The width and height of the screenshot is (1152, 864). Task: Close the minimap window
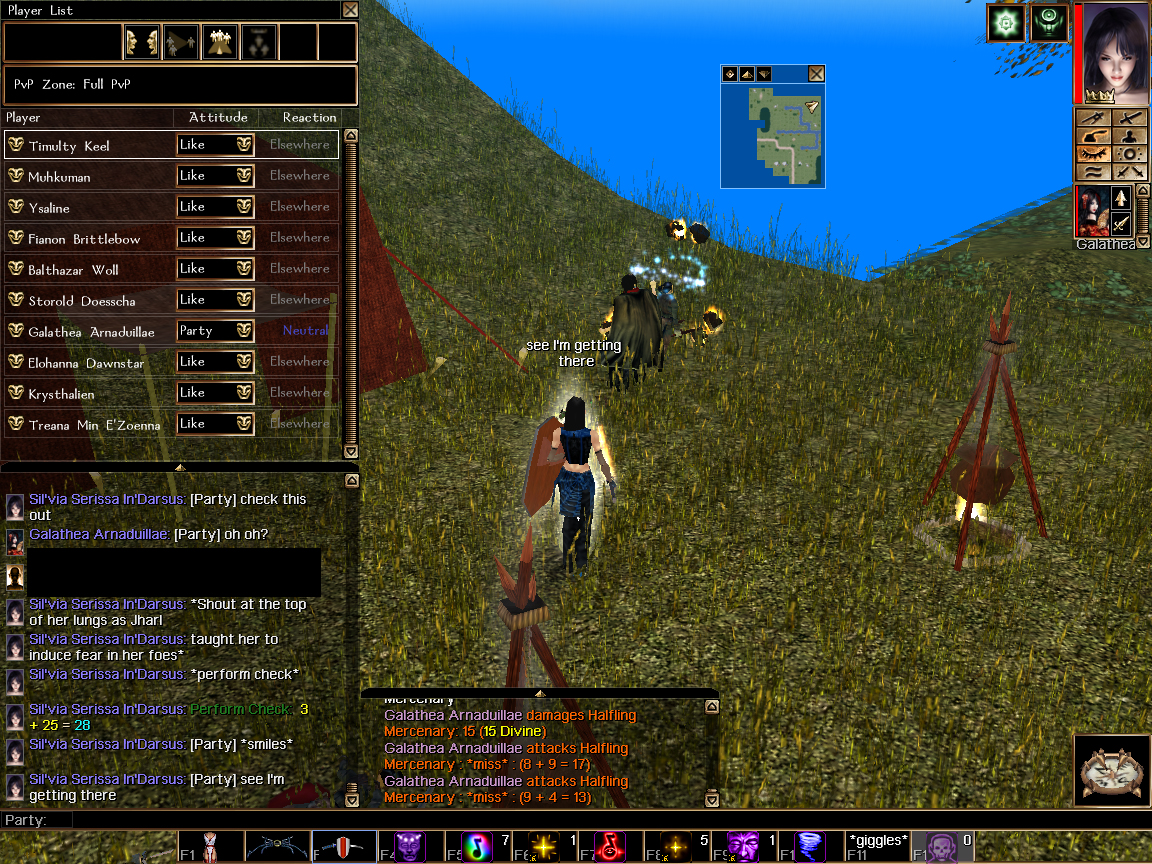[816, 74]
